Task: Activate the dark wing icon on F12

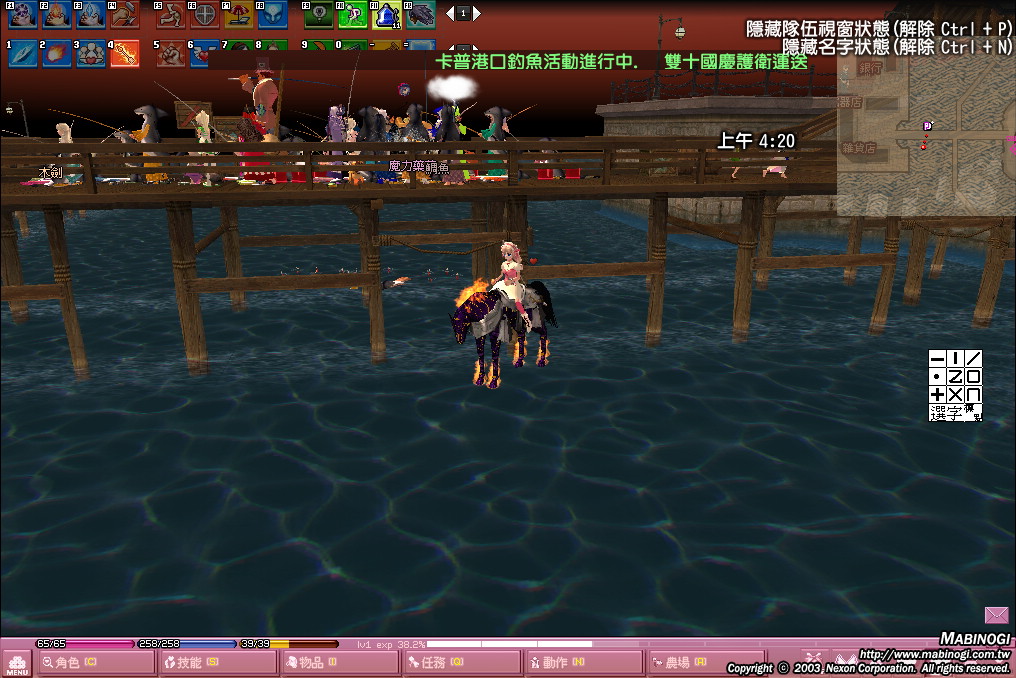Action: [x=420, y=14]
